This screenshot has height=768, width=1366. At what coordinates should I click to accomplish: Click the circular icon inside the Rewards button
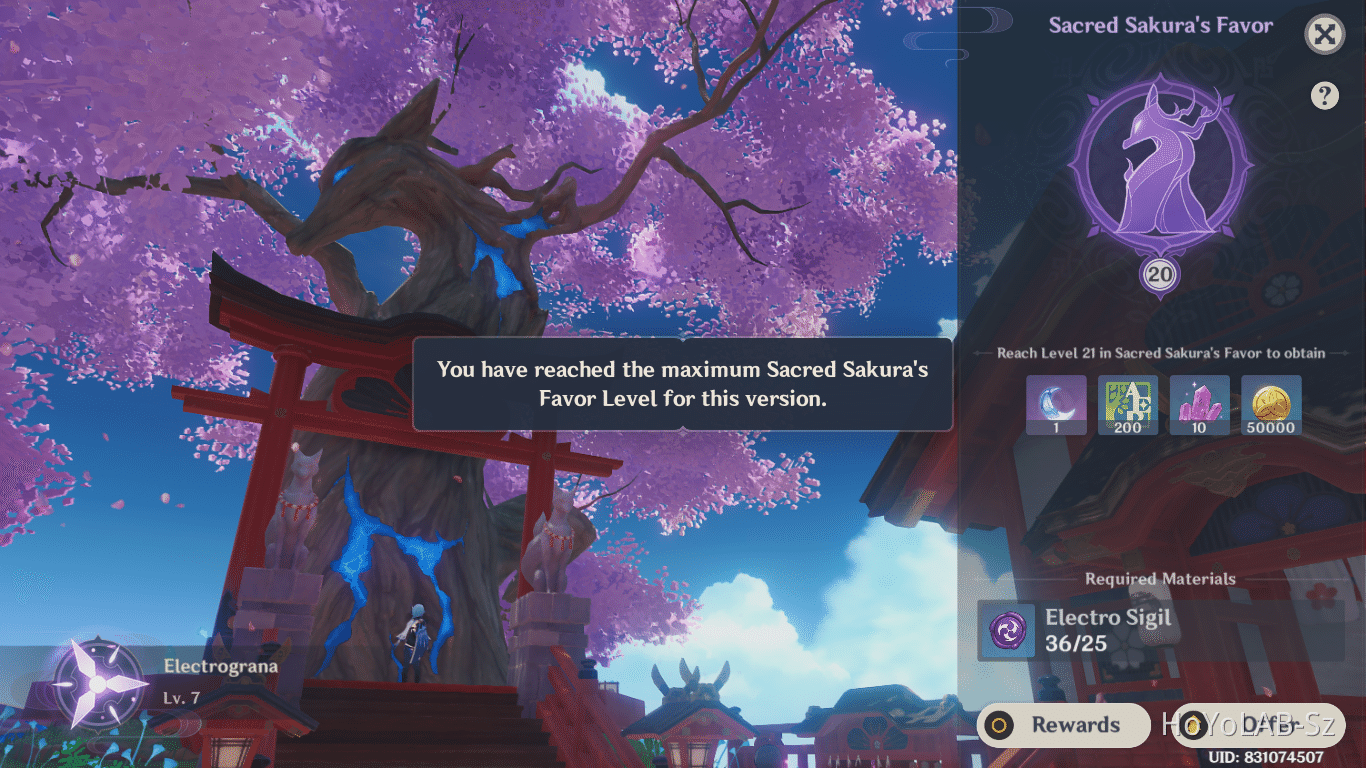[1000, 725]
